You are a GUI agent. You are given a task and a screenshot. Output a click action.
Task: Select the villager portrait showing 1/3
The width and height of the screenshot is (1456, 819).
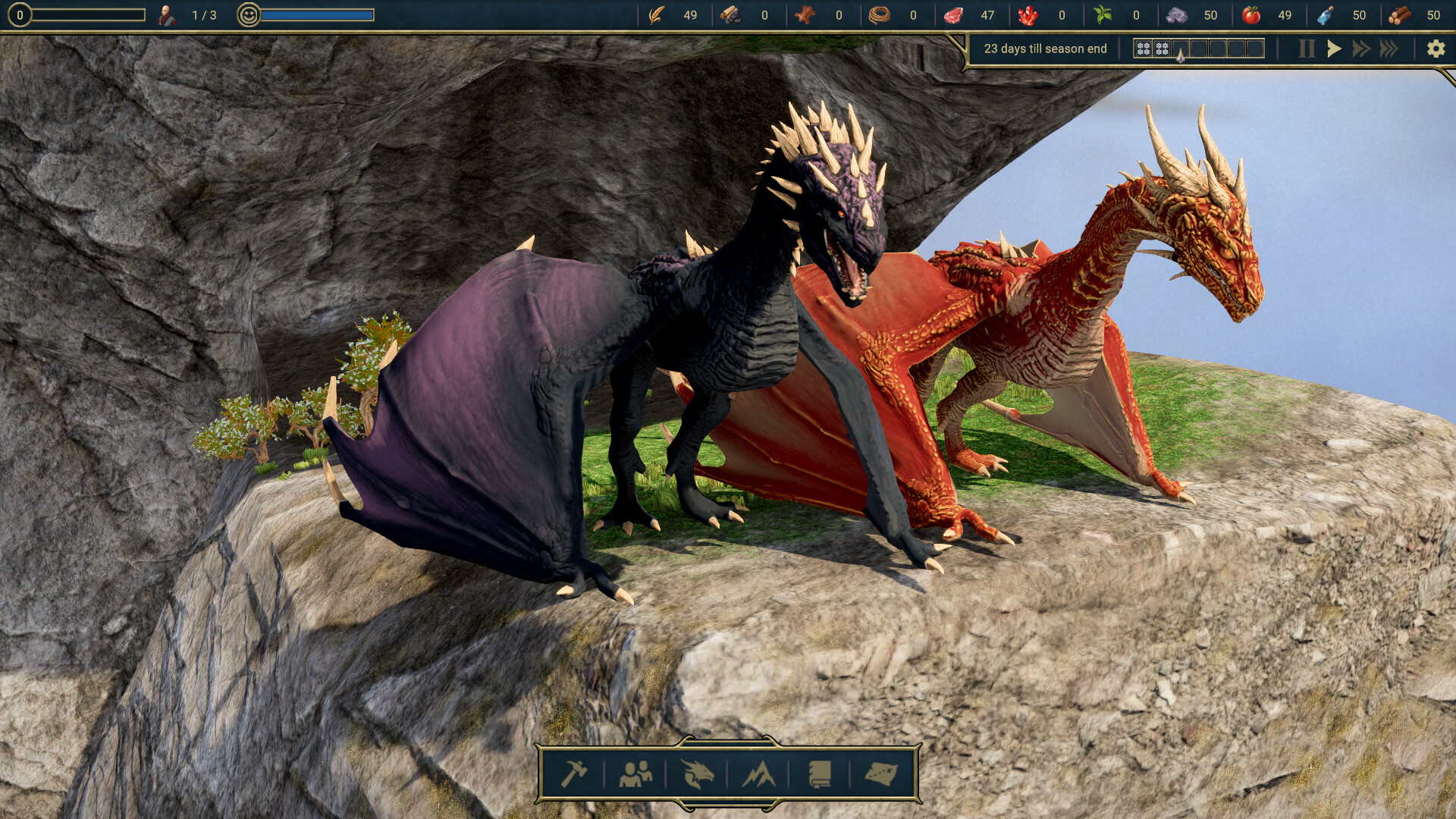(168, 13)
